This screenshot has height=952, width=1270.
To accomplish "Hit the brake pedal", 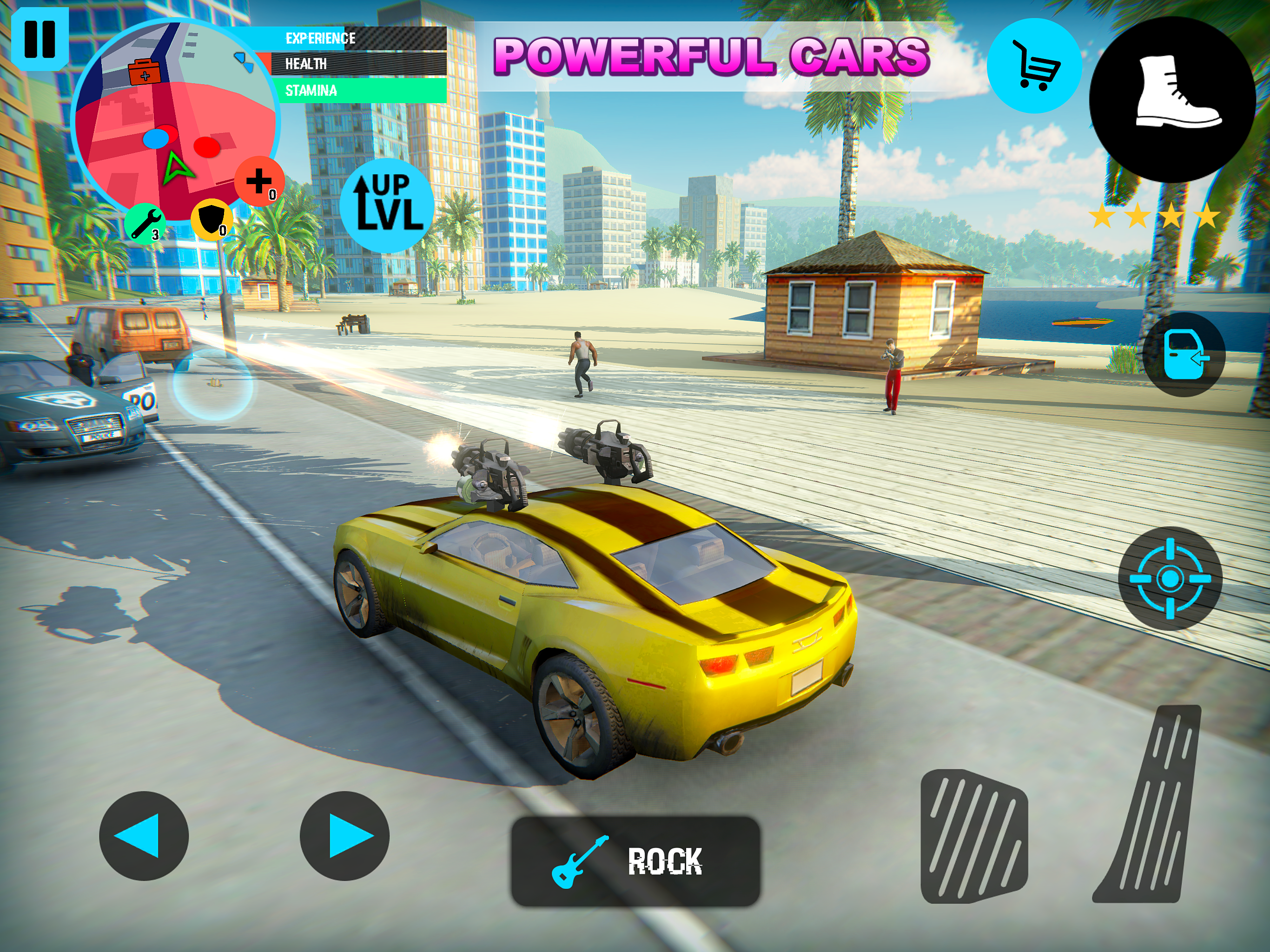I will 974,835.
